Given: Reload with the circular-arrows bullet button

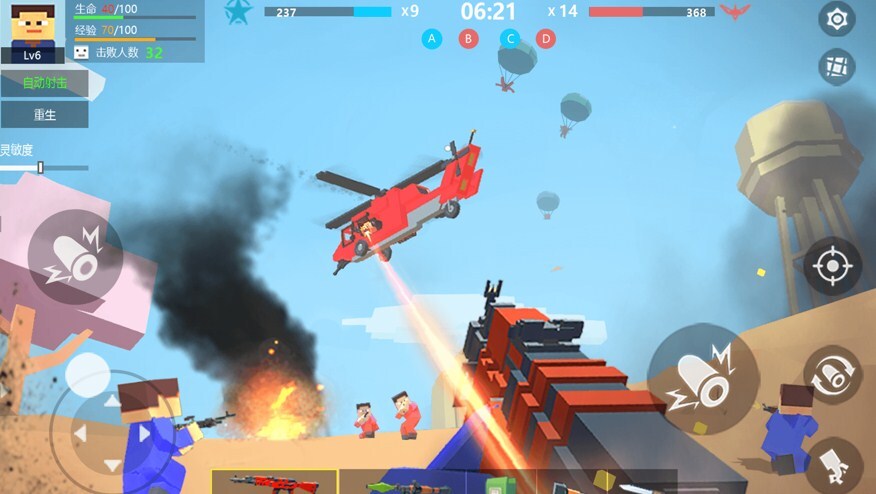Looking at the screenshot, I should 832,374.
